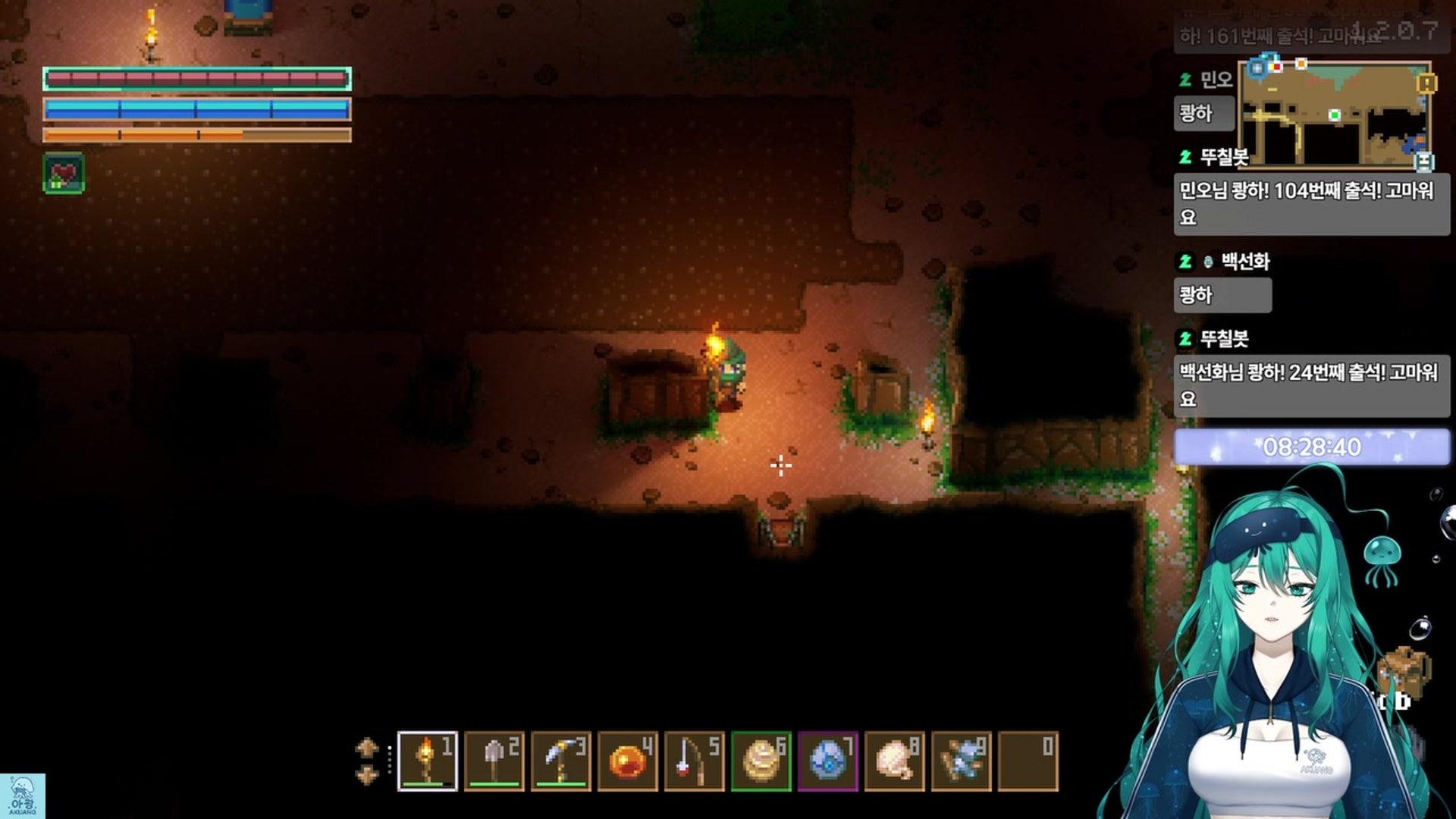Open the 백선화 chat message

click(x=1222, y=294)
